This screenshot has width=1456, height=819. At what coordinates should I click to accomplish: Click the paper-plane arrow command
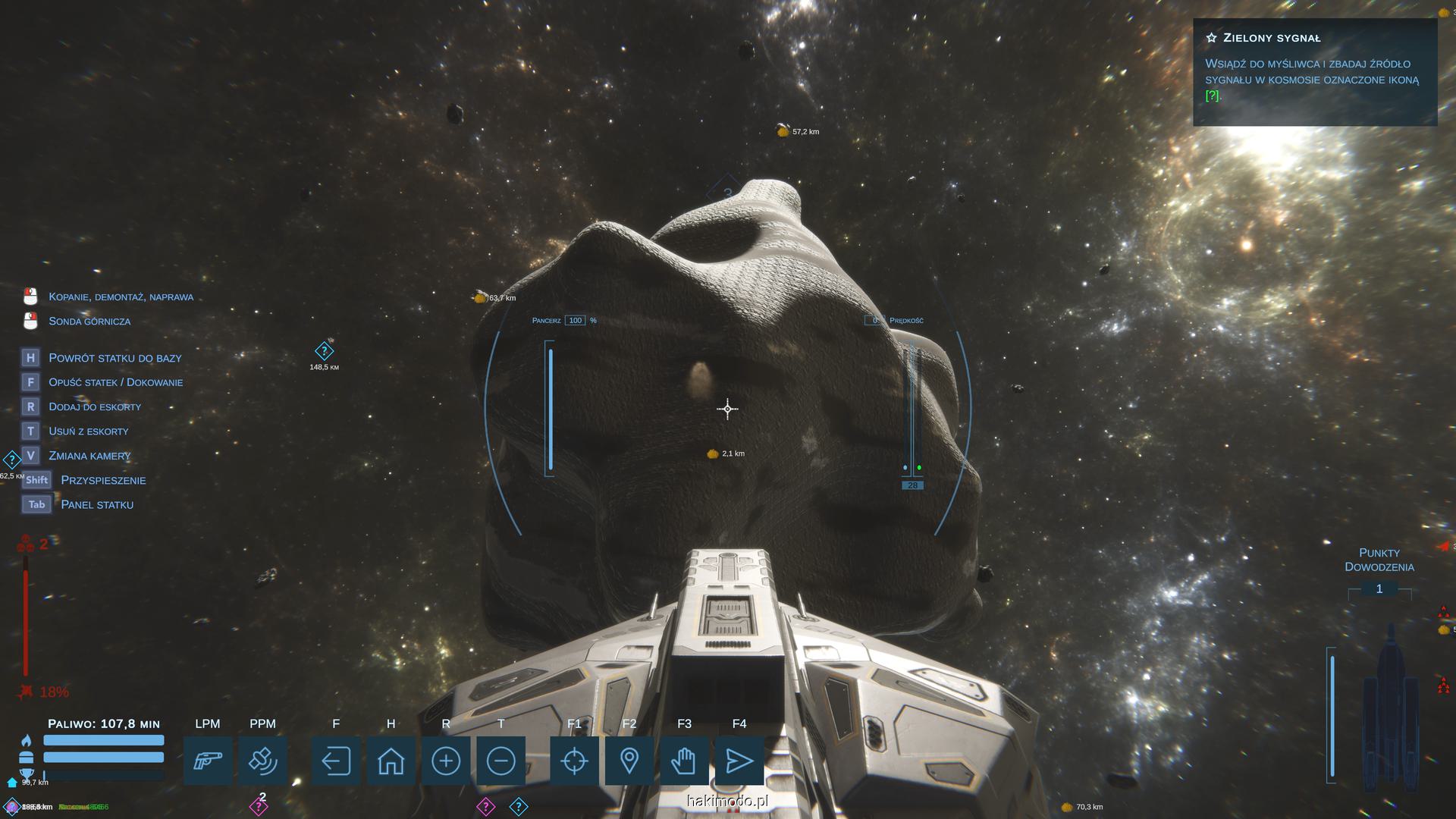739,761
